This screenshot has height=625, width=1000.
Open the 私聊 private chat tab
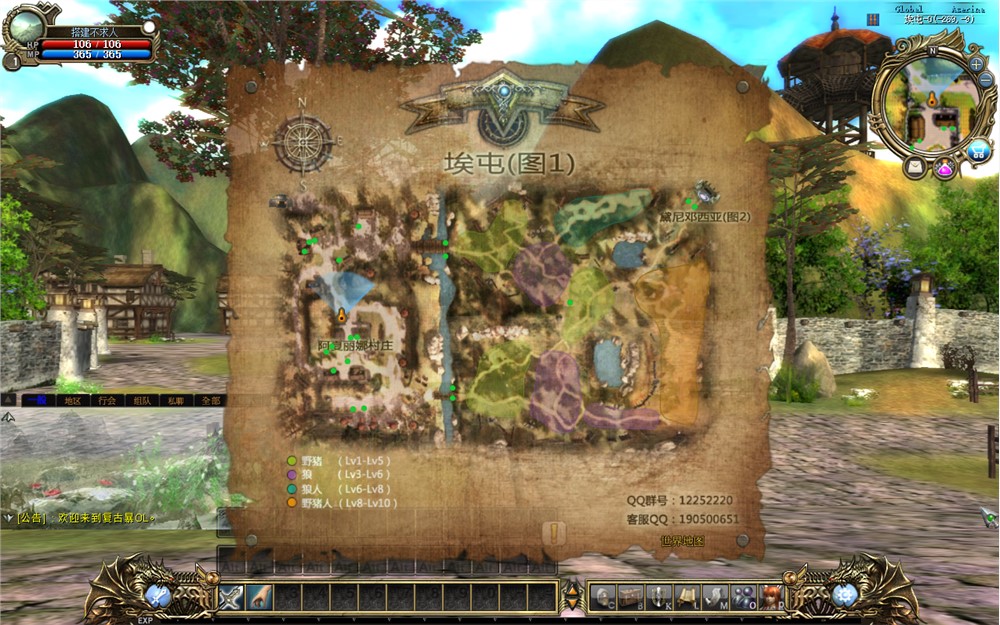[x=176, y=400]
